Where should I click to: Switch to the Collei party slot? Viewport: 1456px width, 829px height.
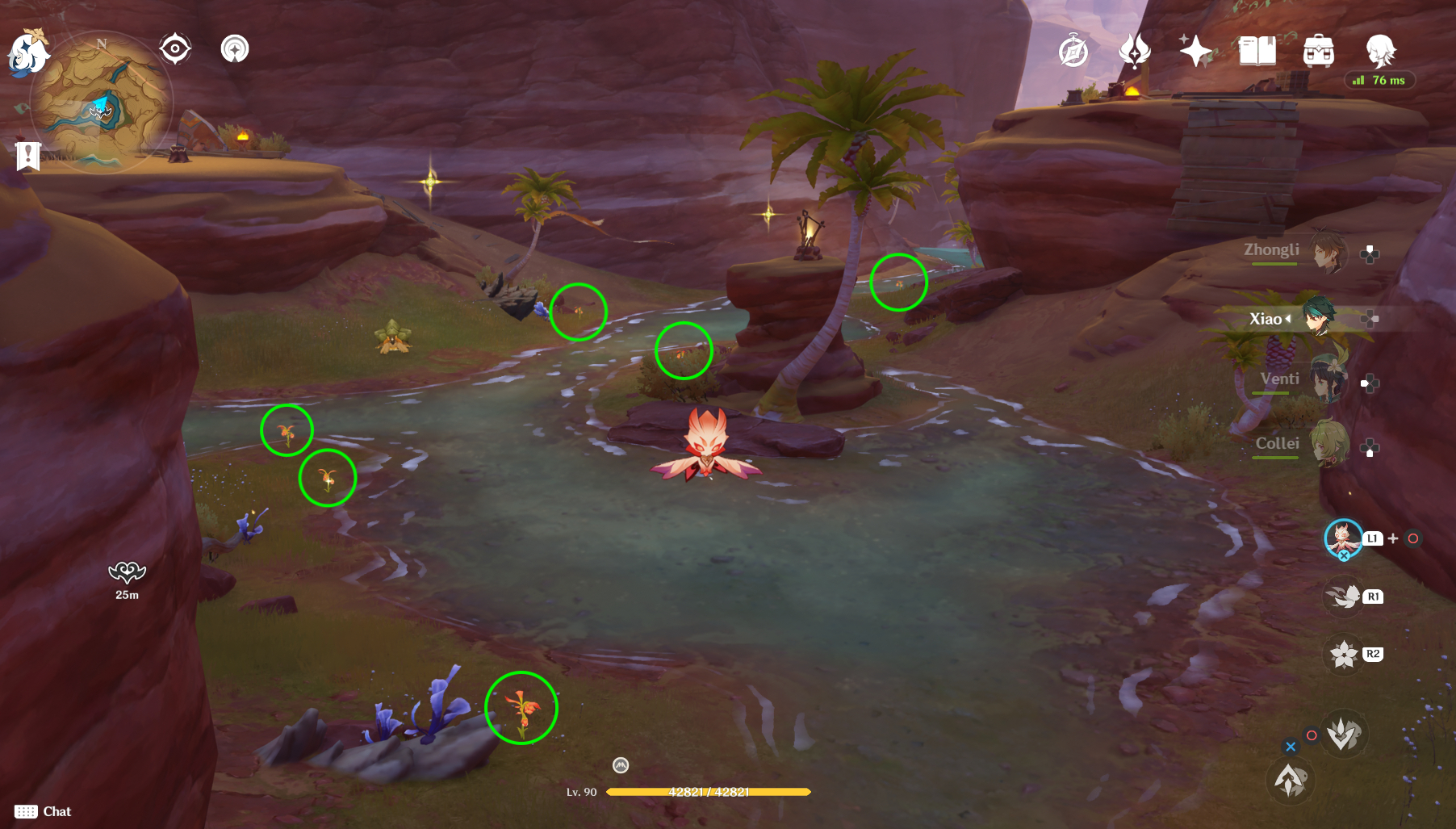tap(1329, 444)
